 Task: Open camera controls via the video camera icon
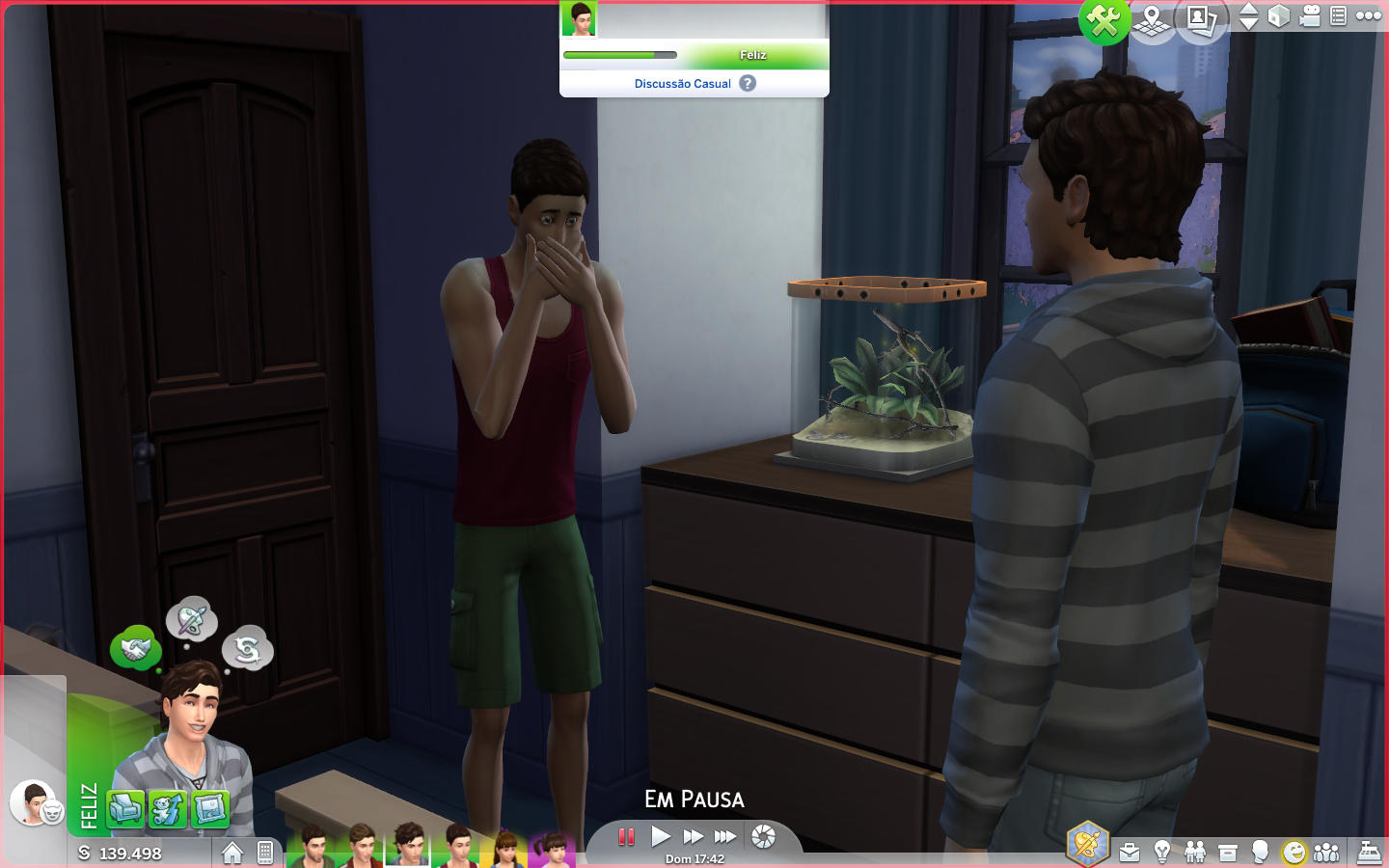click(x=1309, y=16)
